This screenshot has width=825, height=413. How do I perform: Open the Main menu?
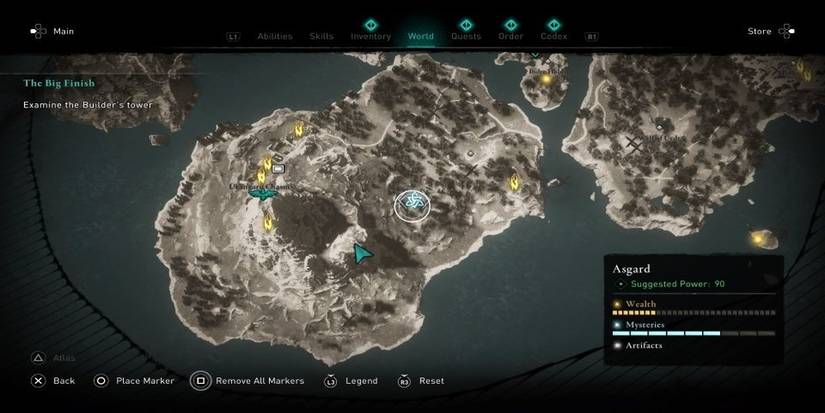click(53, 31)
